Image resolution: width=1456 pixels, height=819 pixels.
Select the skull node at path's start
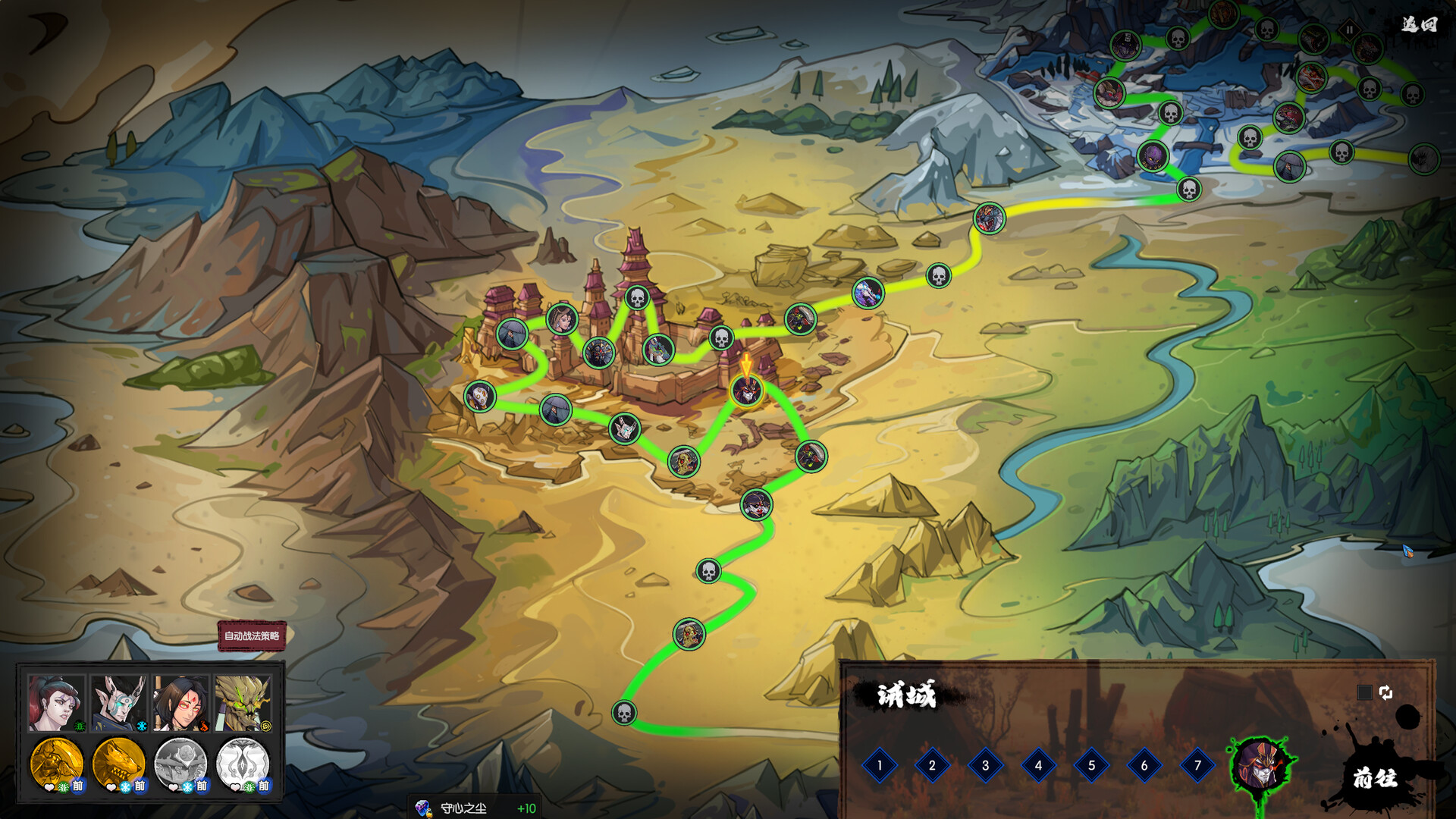point(624,713)
